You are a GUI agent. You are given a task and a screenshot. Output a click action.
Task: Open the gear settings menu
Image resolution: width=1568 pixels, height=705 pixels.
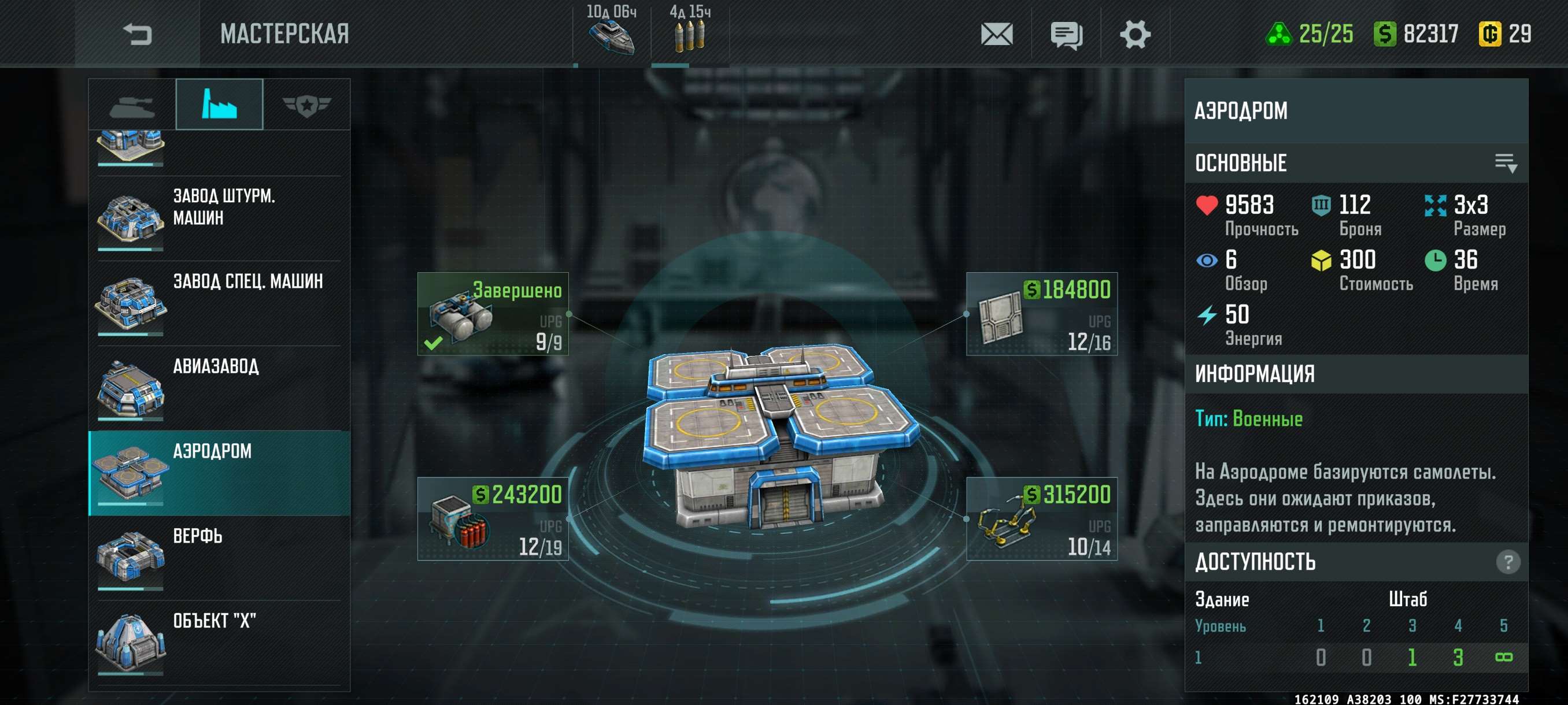point(1134,34)
